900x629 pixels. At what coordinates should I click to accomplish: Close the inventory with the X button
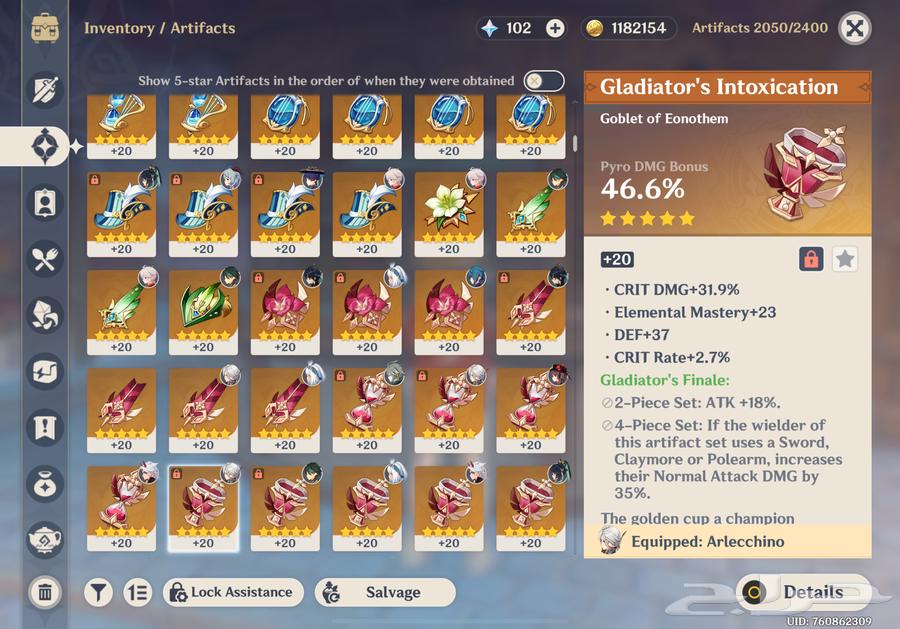(853, 28)
